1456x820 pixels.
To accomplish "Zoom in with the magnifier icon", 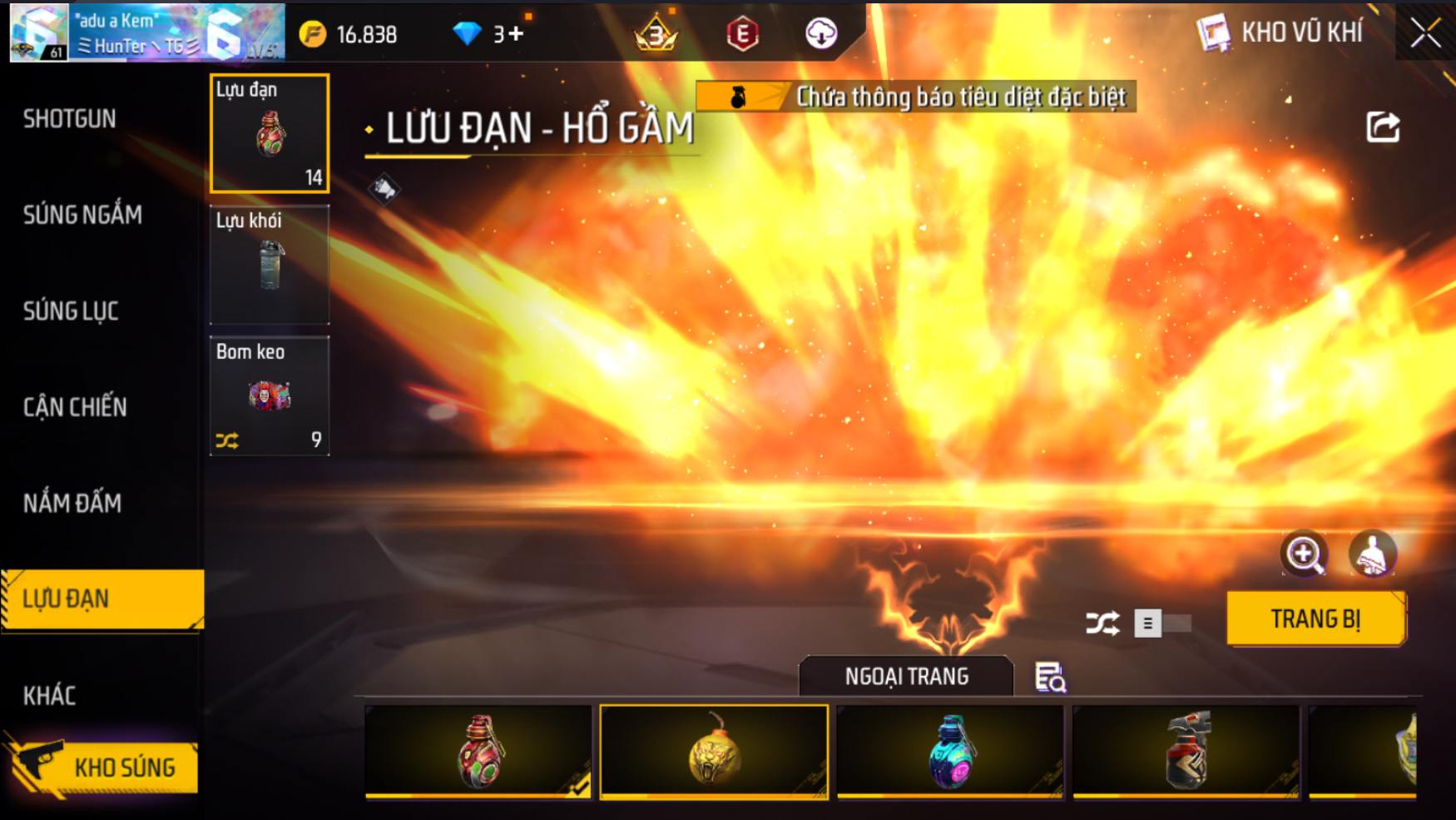I will click(1304, 554).
